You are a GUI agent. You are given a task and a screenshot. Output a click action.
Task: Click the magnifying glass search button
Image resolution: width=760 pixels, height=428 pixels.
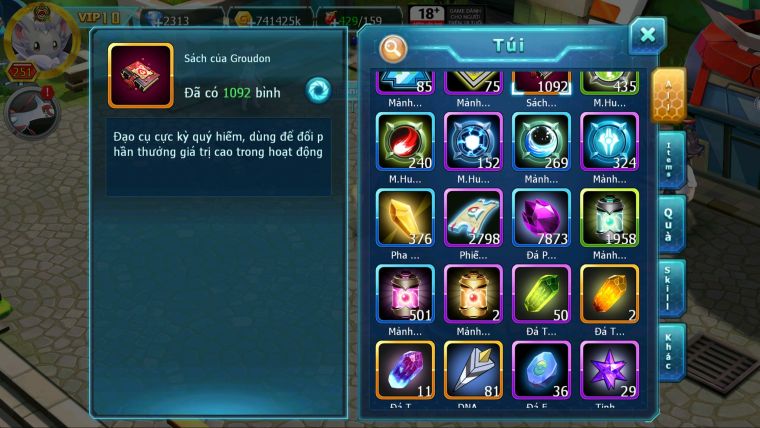click(x=394, y=47)
